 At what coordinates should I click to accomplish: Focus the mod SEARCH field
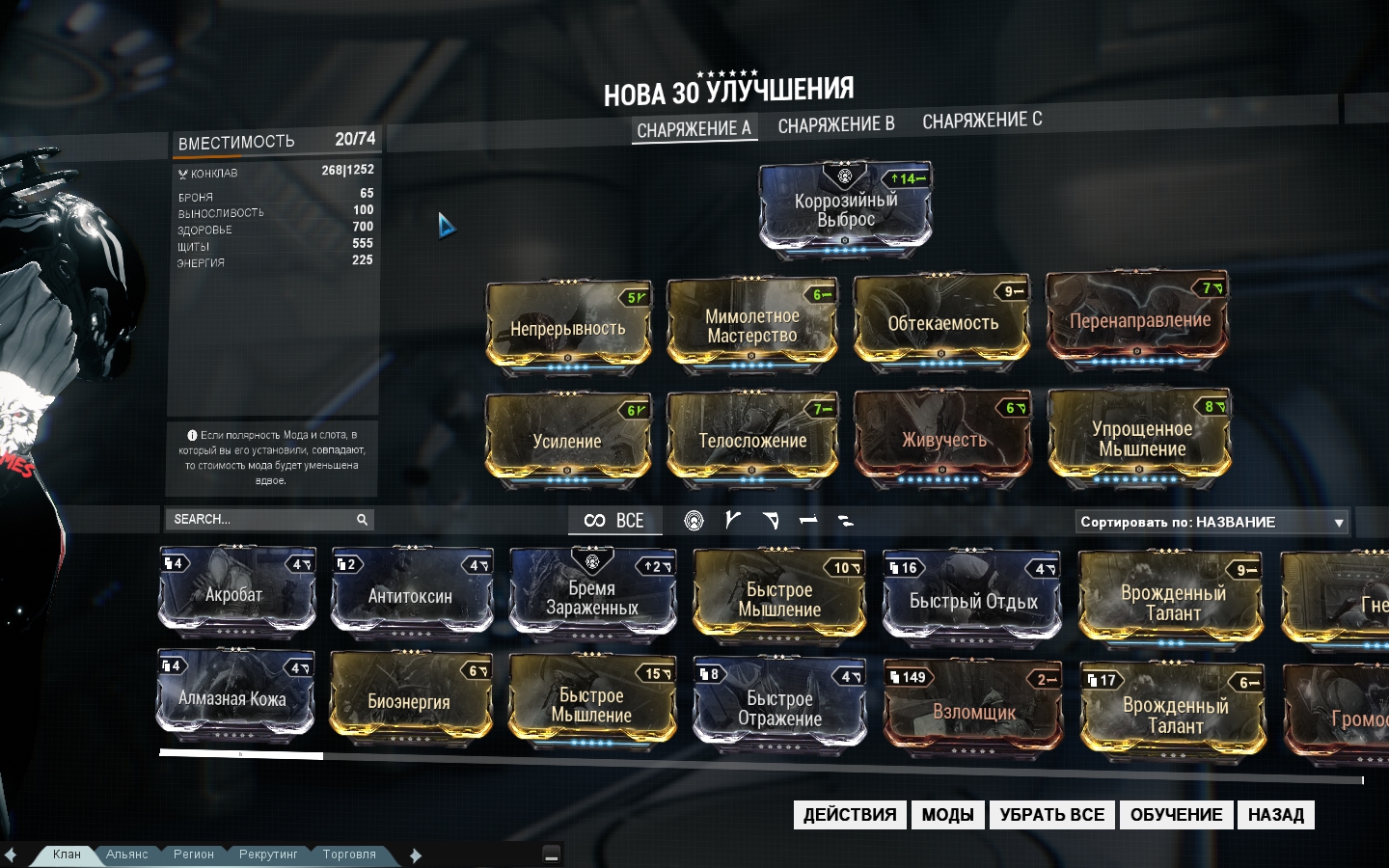260,520
